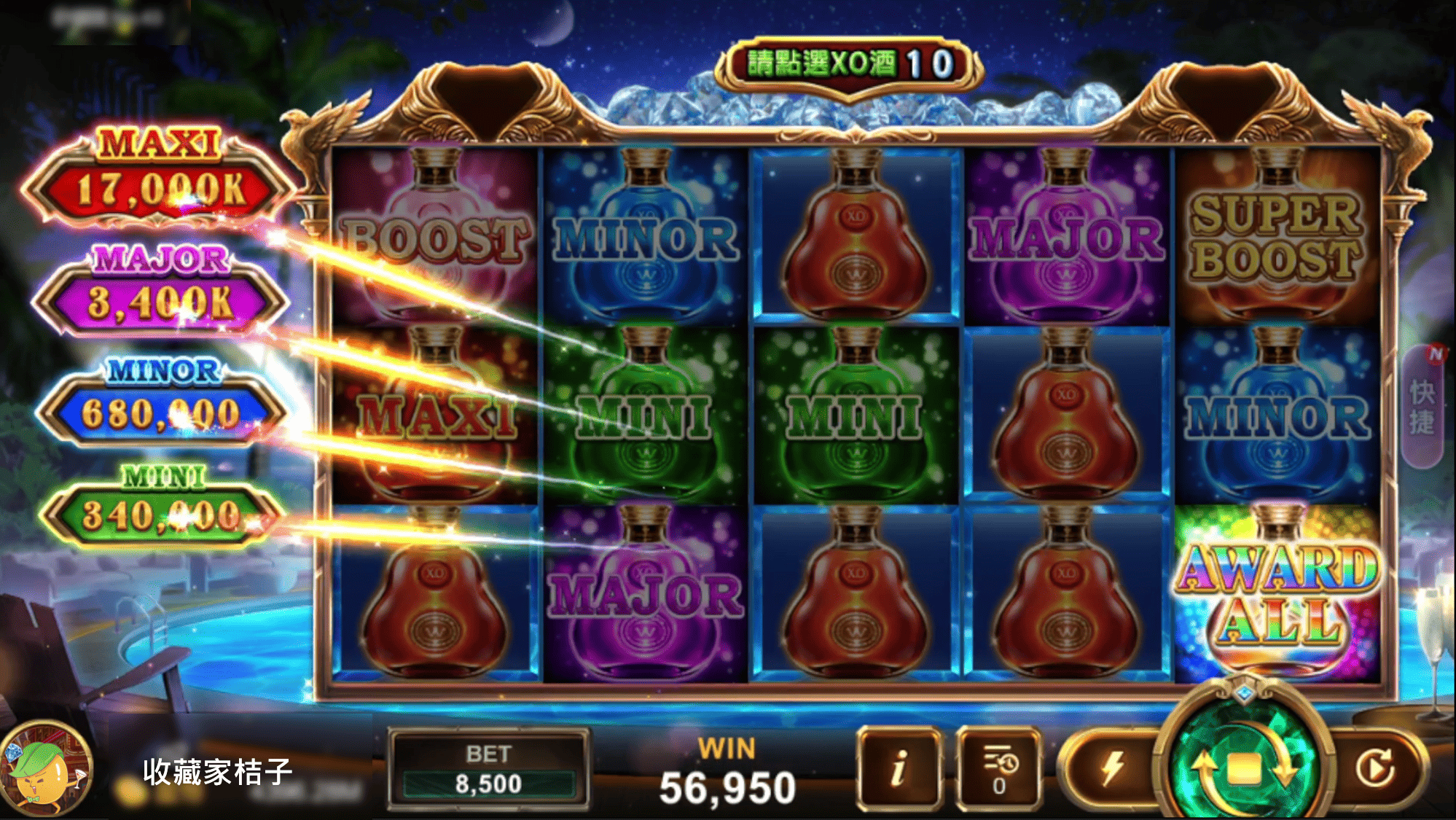Viewport: 1456px width, 820px height.
Task: Click the player name 收藏家桔子
Action: (x=215, y=769)
